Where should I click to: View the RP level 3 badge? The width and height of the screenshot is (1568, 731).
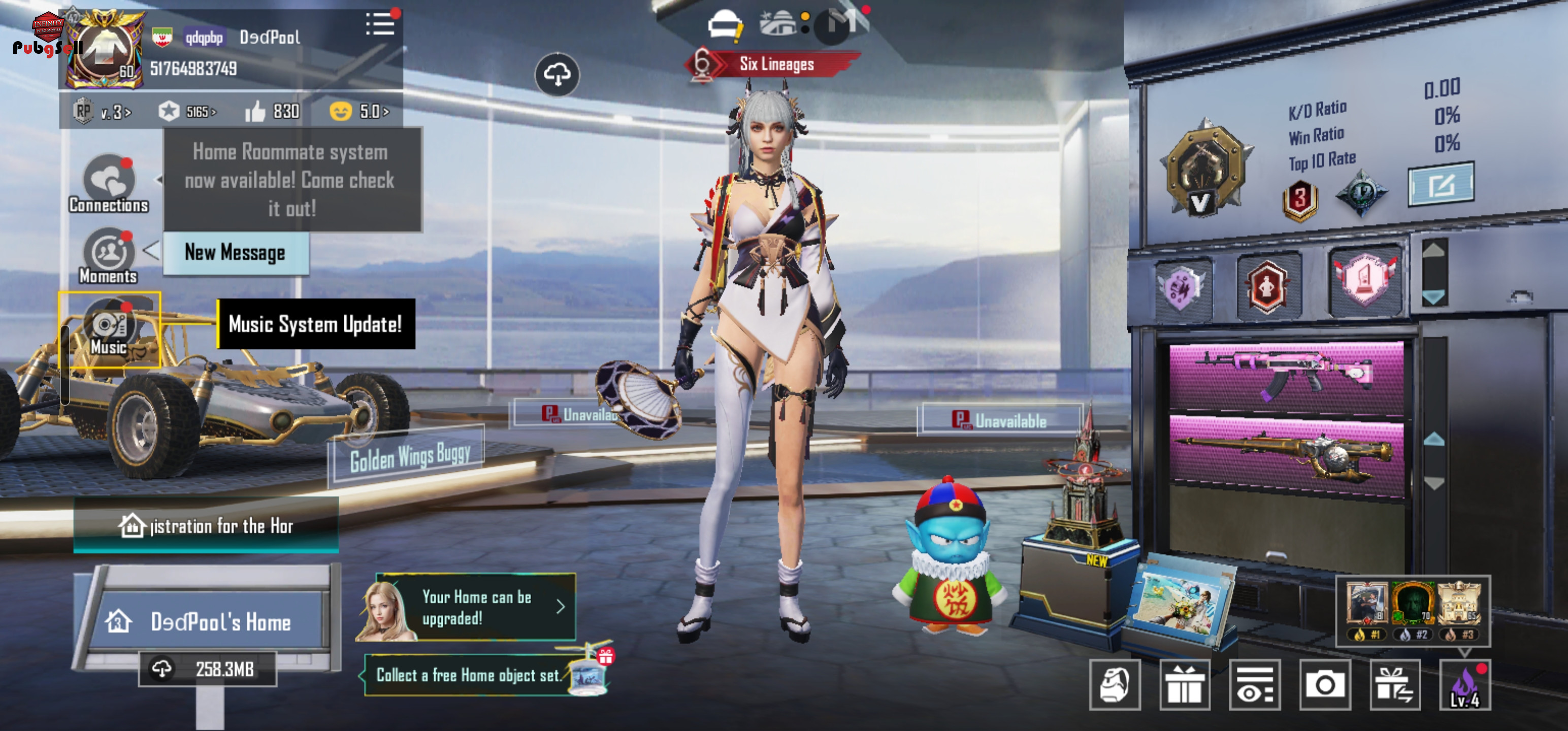click(x=102, y=112)
